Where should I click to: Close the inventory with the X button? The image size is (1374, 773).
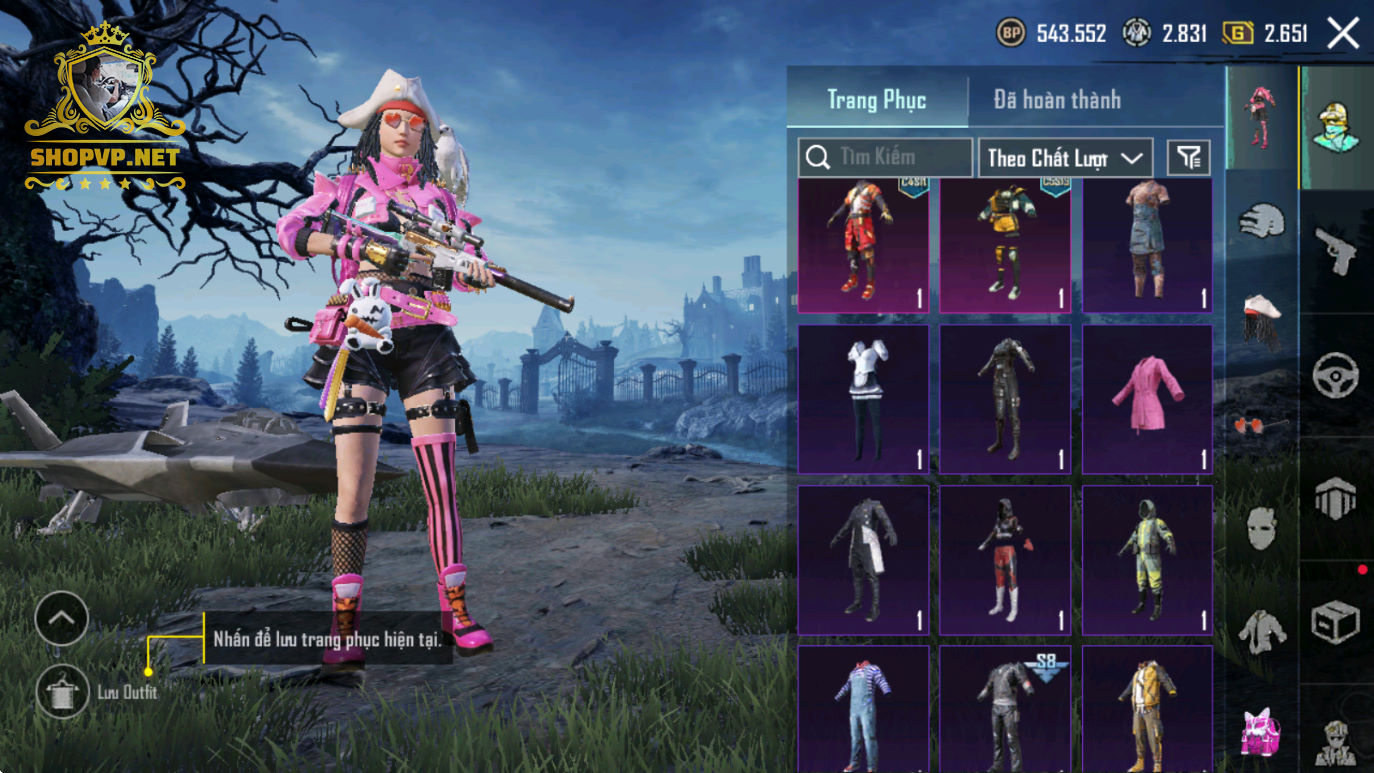[x=1342, y=34]
